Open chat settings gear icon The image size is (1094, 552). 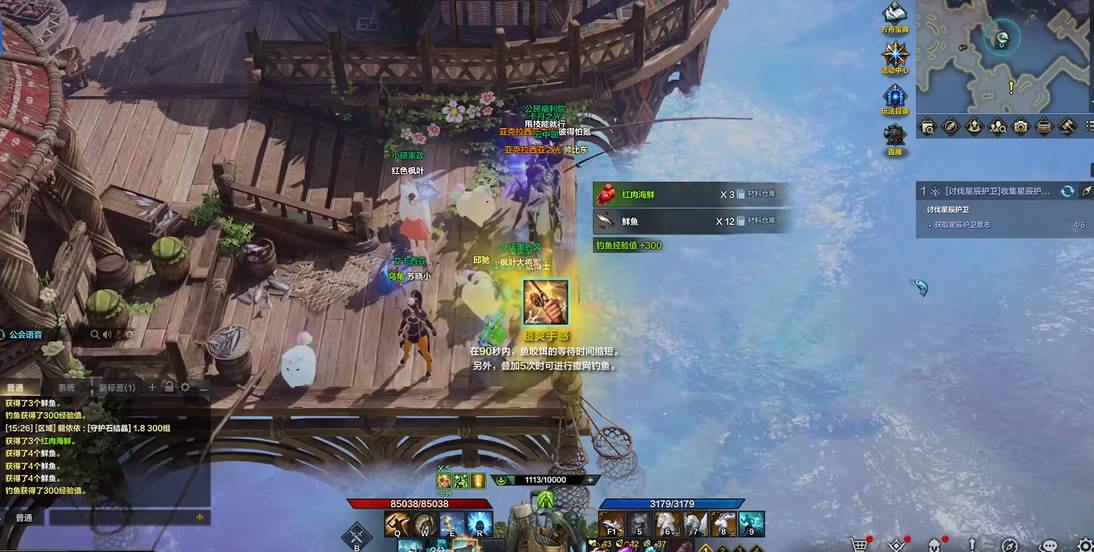[x=185, y=387]
